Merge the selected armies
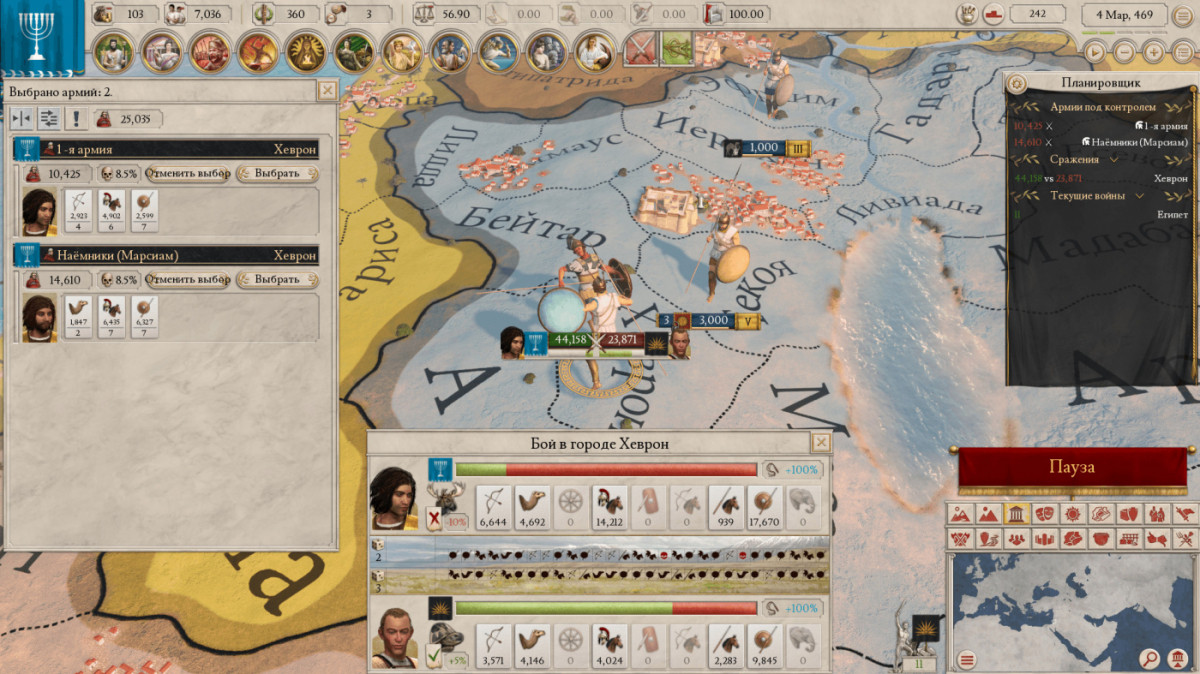This screenshot has height=674, width=1200. [22, 120]
